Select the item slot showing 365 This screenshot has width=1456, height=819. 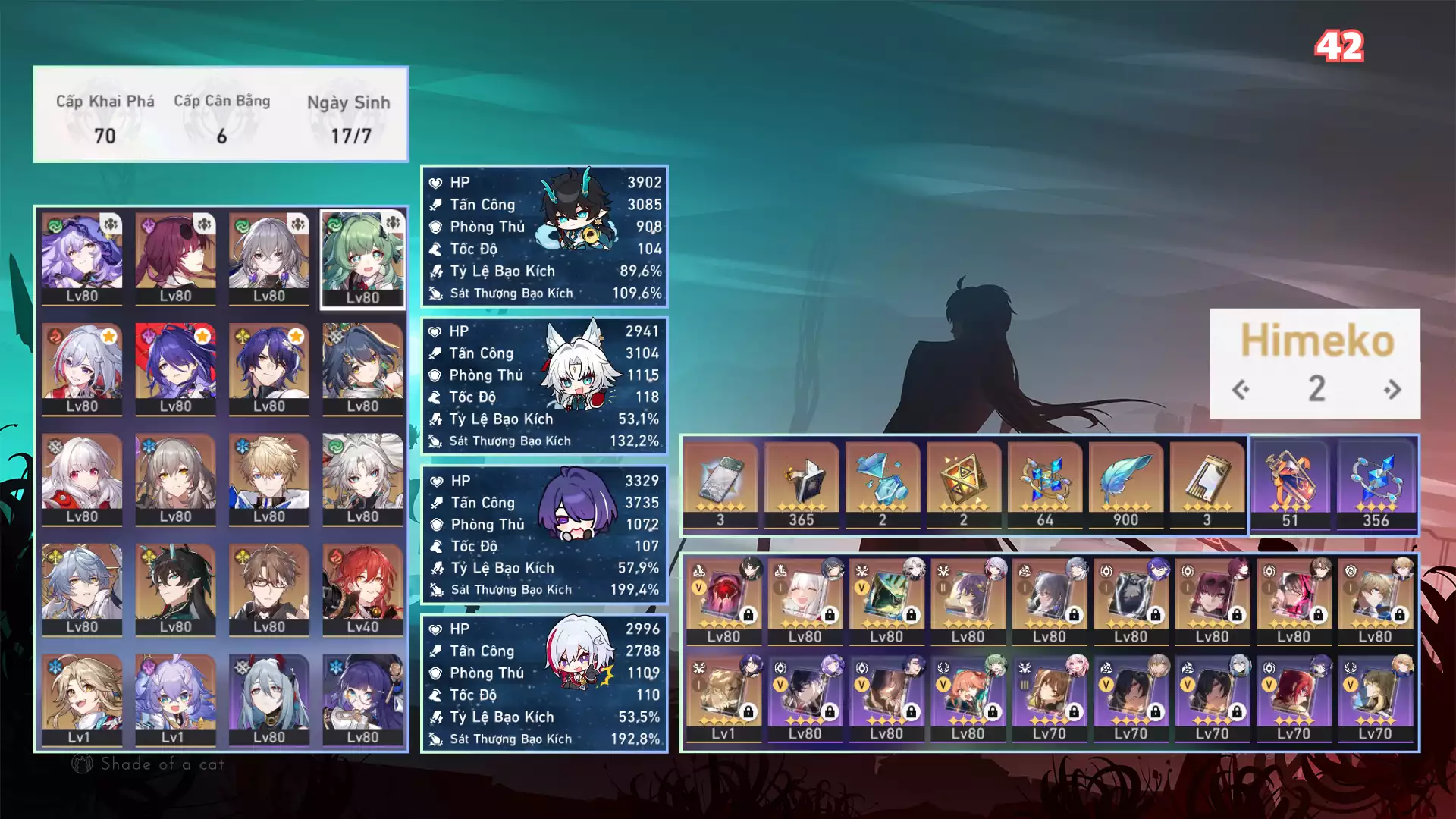802,485
